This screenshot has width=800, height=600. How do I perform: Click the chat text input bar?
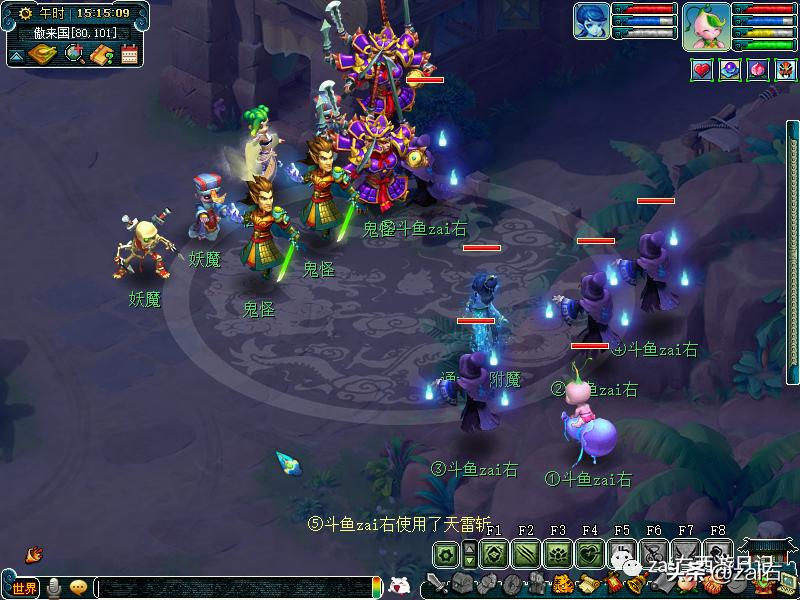(235, 588)
